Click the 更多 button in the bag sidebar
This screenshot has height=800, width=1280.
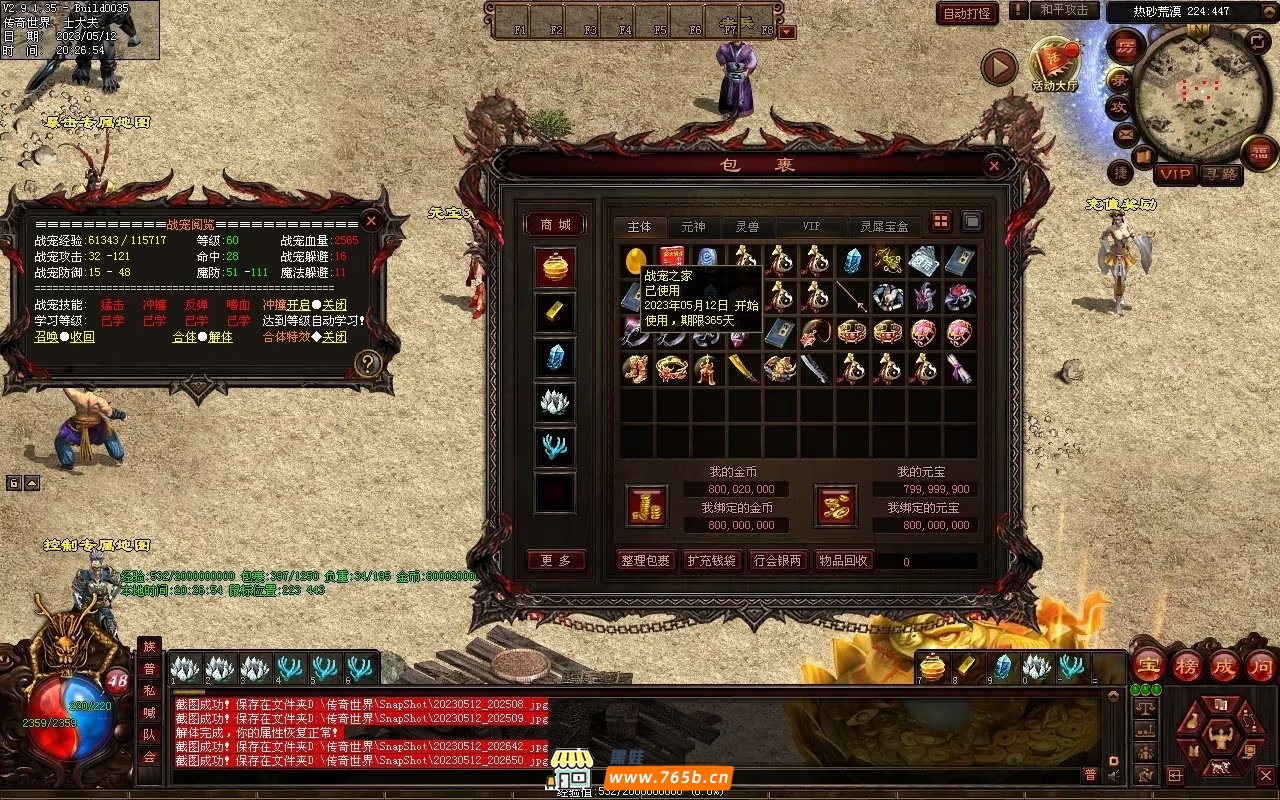555,561
